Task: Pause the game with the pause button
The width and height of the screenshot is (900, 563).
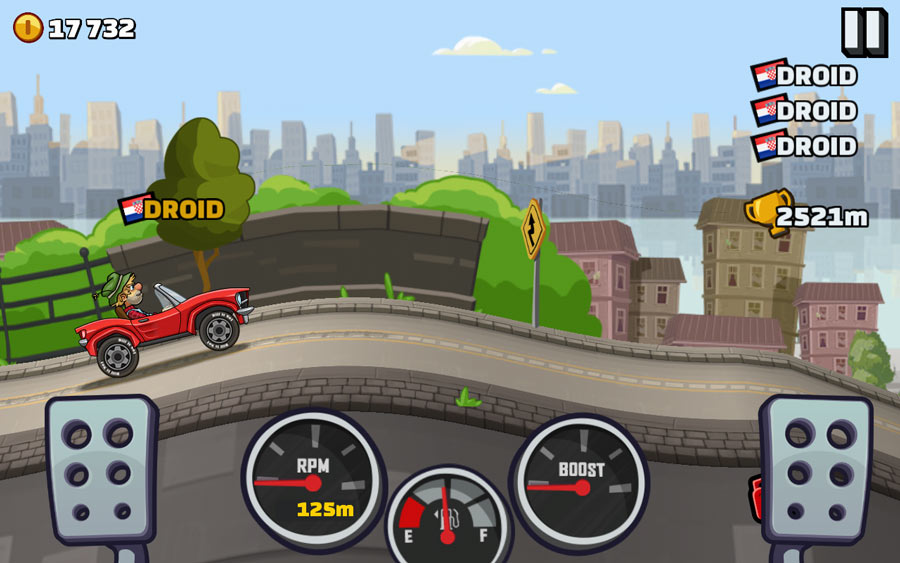Action: pos(862,31)
